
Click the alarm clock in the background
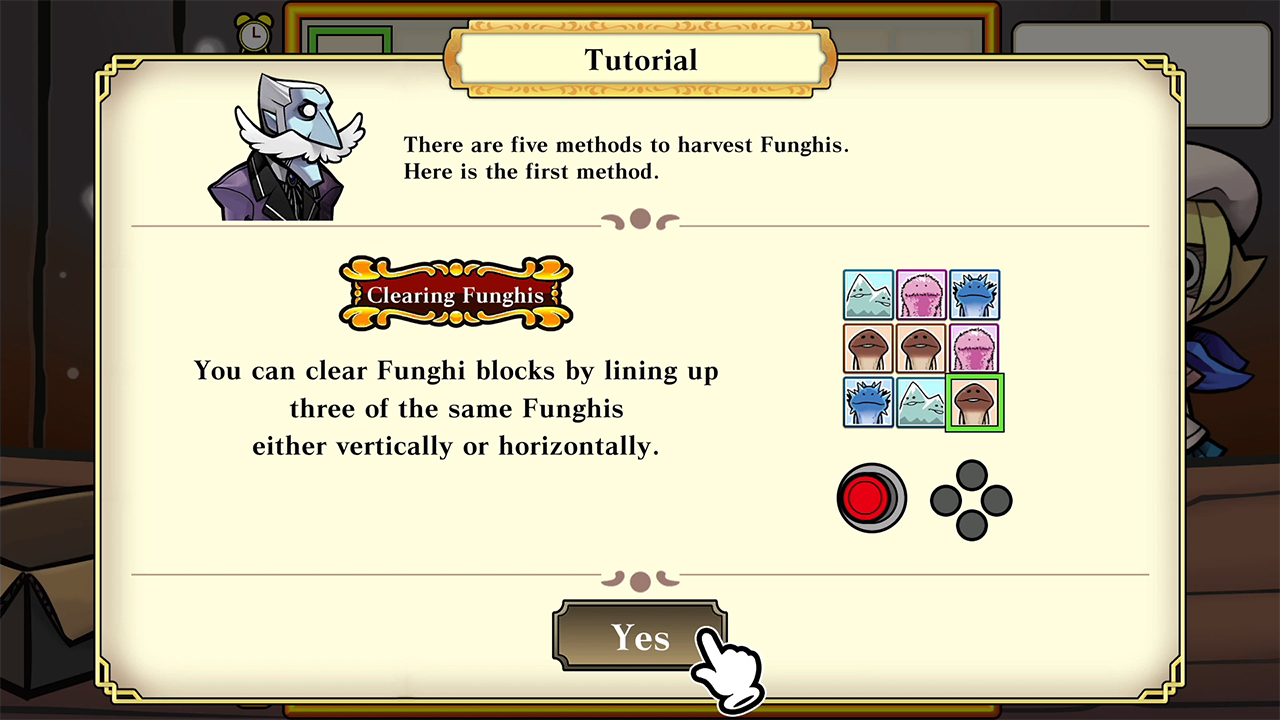255,33
